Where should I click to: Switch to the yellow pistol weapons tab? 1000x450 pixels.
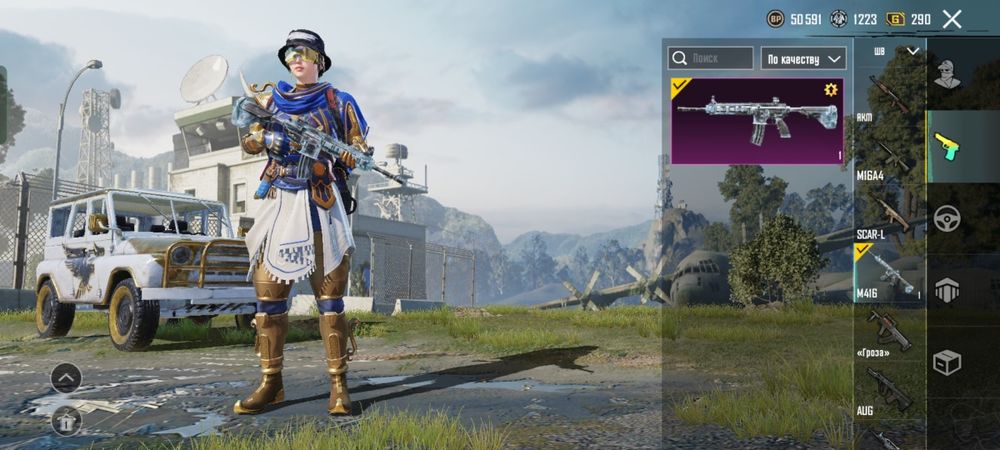coord(947,145)
